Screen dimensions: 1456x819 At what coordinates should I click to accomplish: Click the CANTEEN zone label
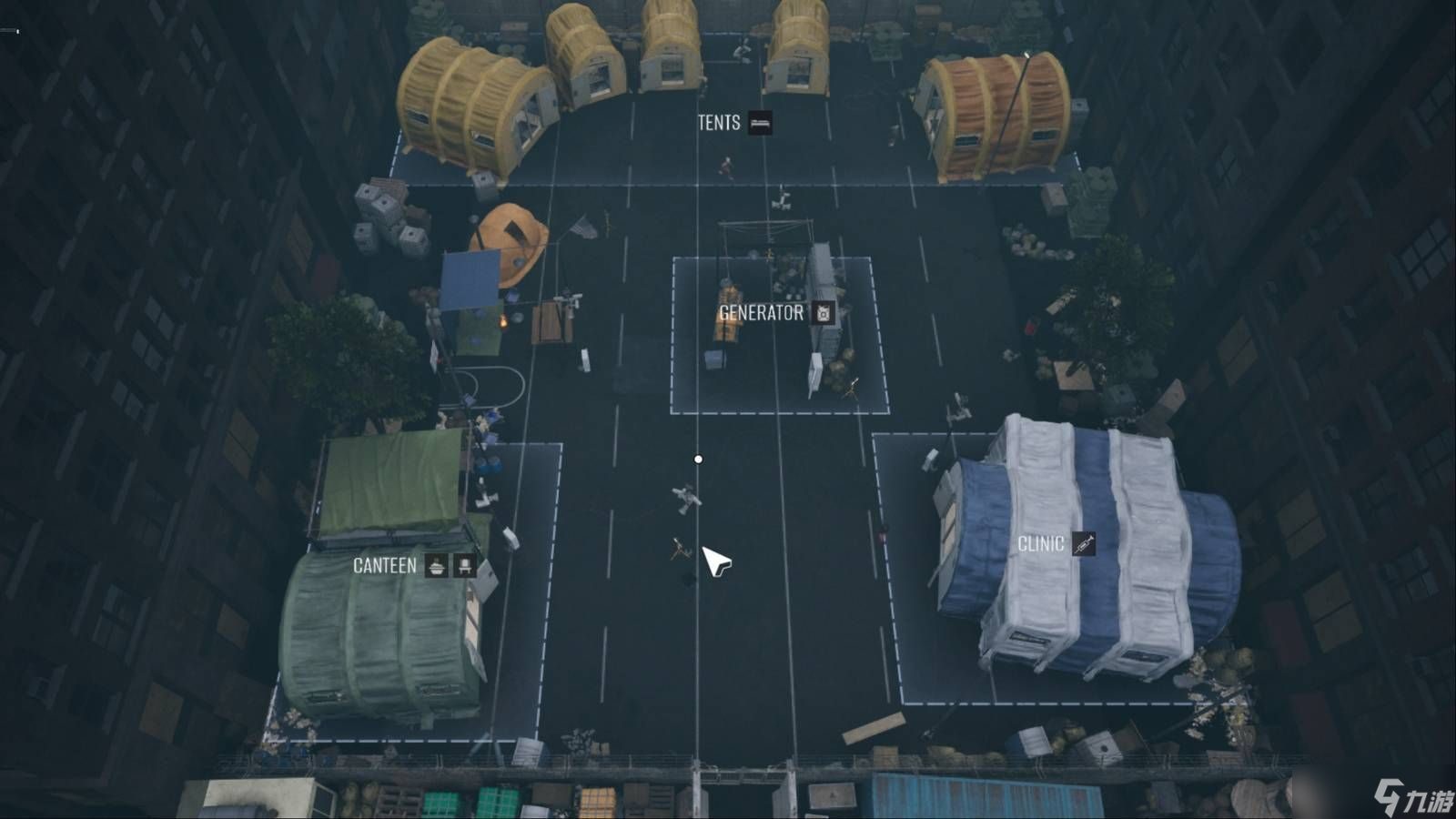(x=383, y=567)
